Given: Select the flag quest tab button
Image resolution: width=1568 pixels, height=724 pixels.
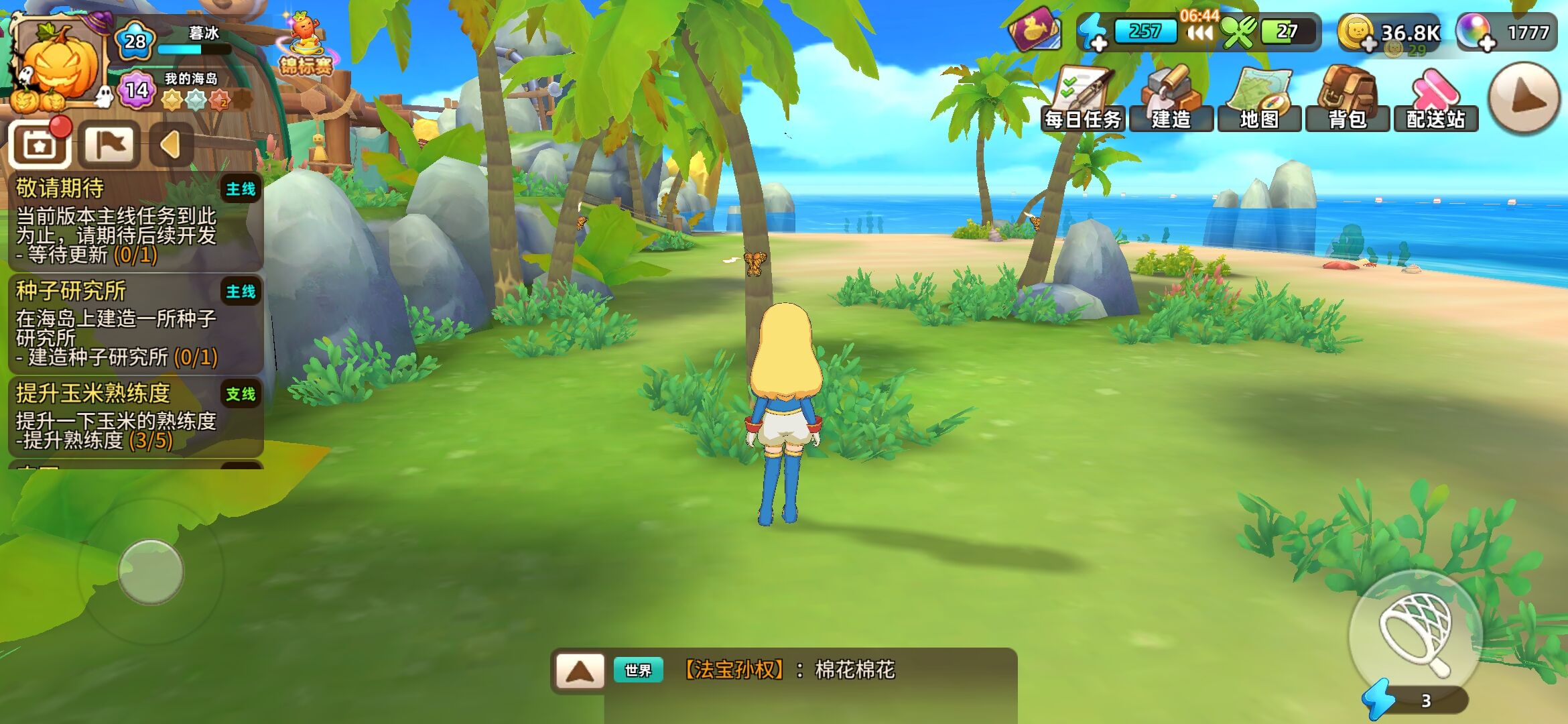Looking at the screenshot, I should tap(109, 144).
